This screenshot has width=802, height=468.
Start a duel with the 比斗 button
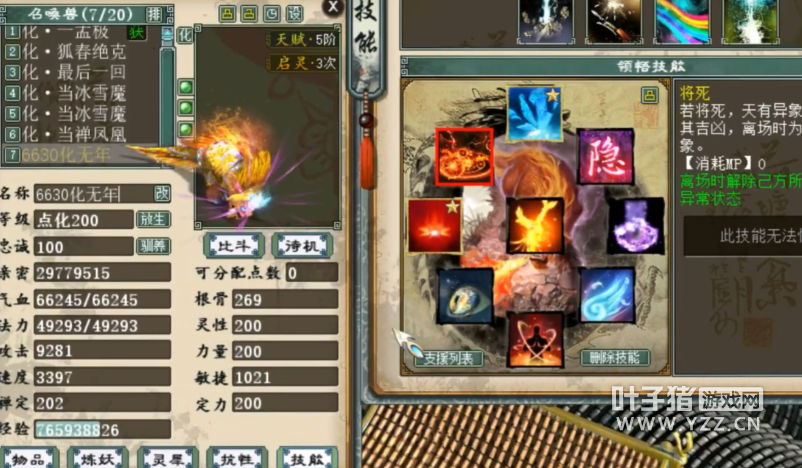(x=233, y=245)
